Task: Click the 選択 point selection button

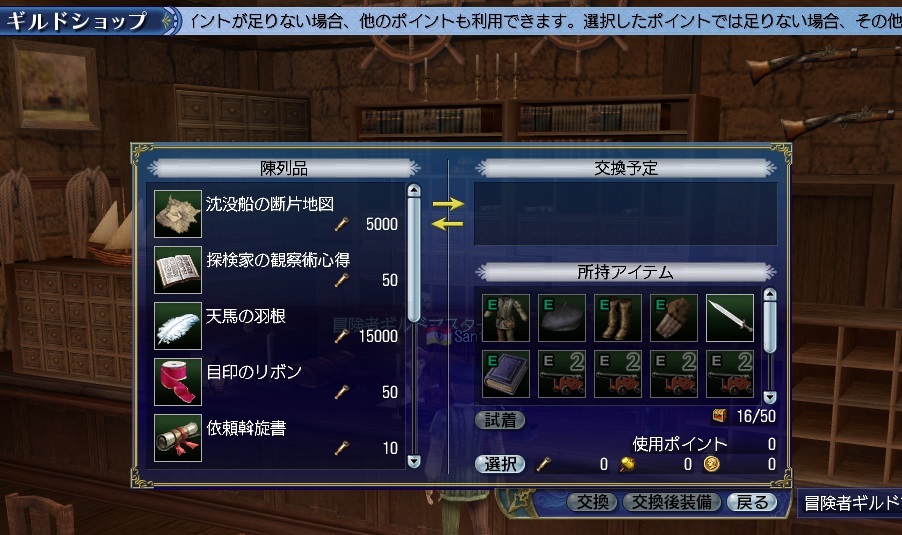Action: [499, 464]
